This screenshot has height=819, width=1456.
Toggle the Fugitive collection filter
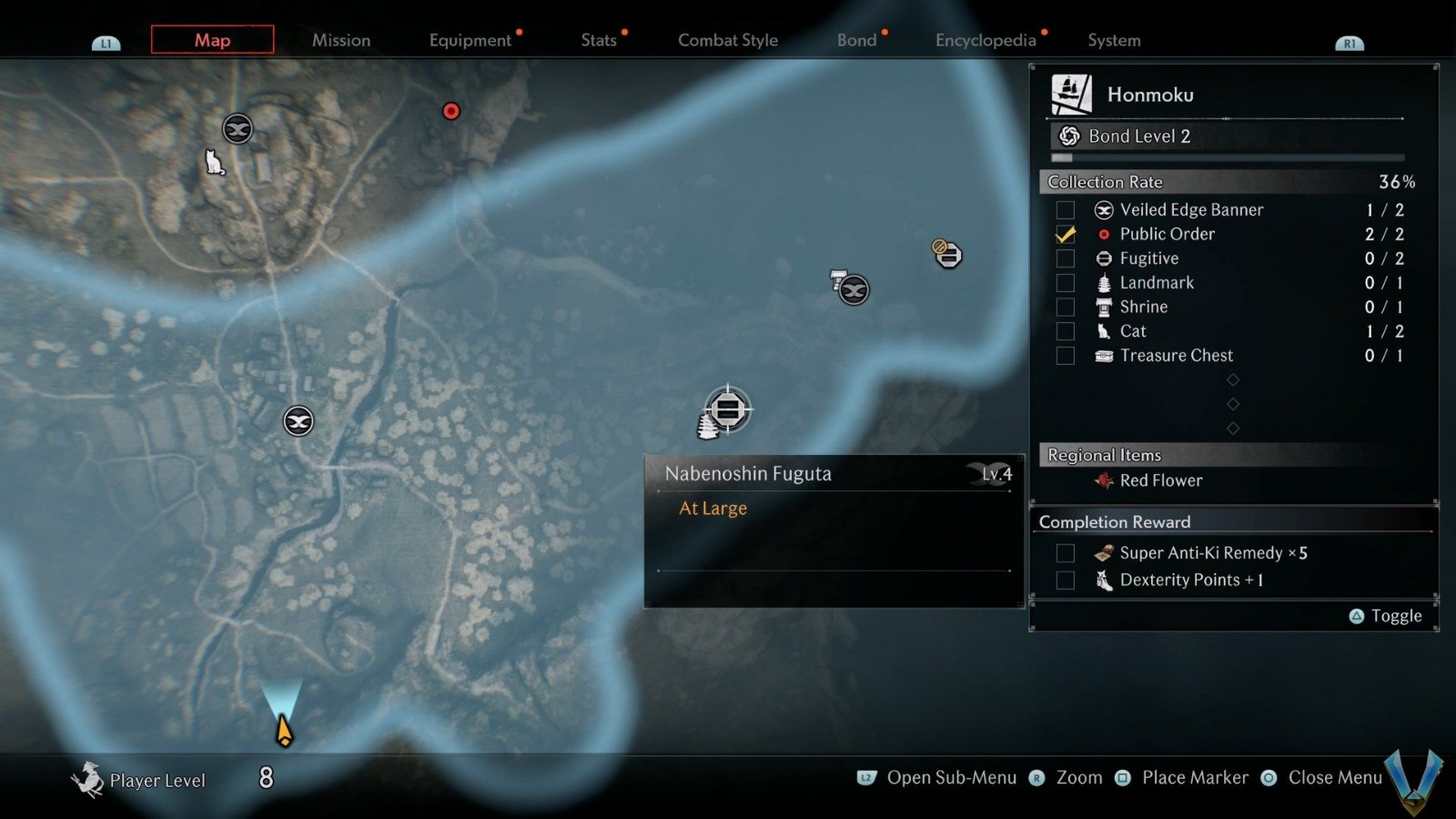[x=1065, y=259]
